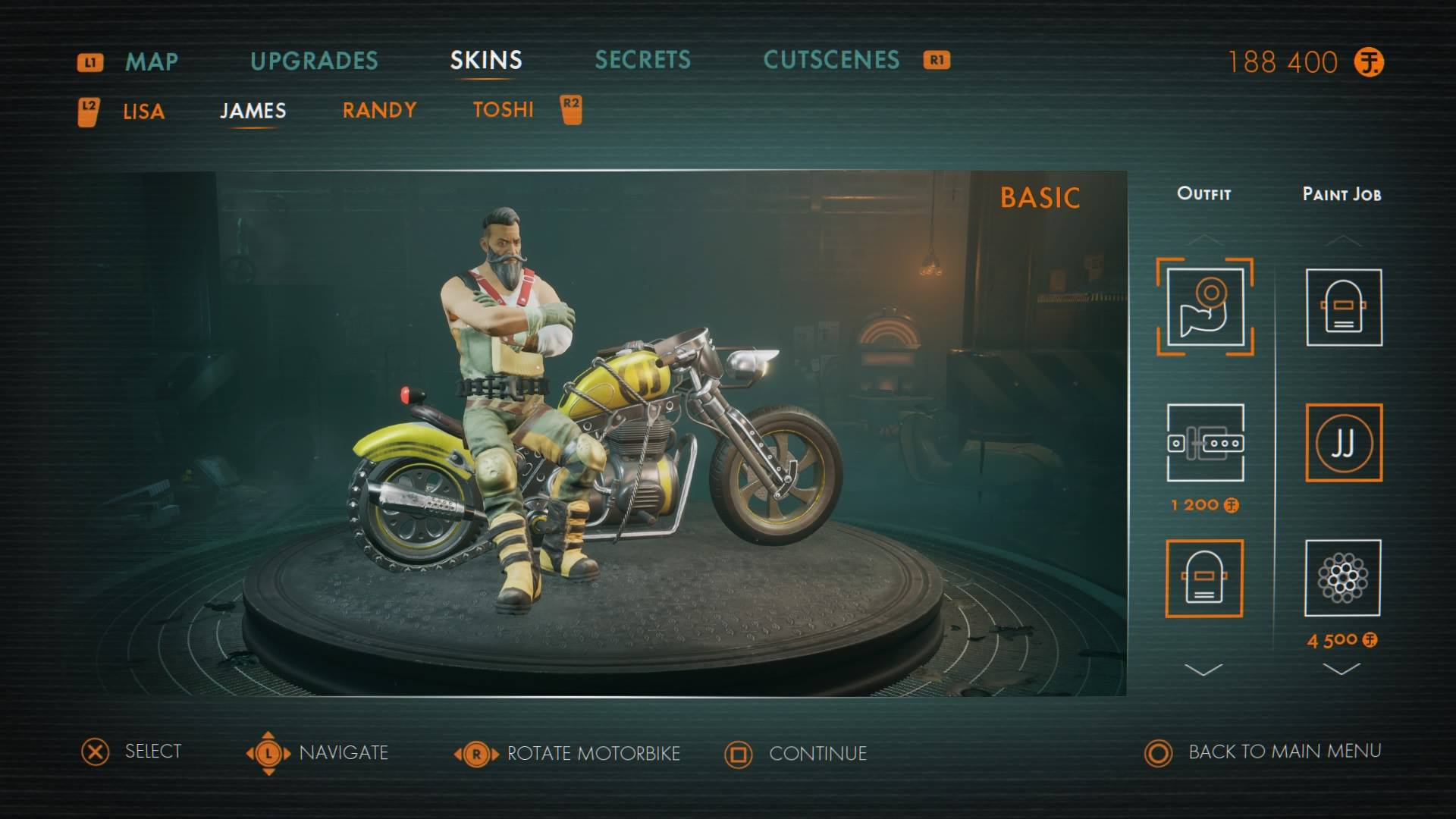1456x819 pixels.
Task: Go to the Secrets tab
Action: click(642, 60)
